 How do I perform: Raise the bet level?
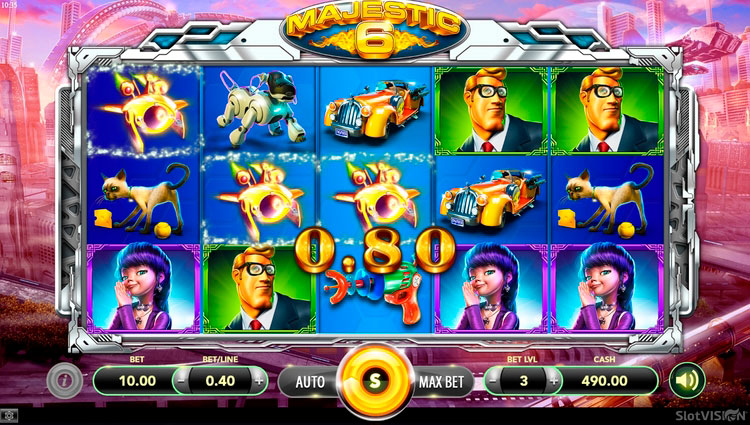[553, 380]
